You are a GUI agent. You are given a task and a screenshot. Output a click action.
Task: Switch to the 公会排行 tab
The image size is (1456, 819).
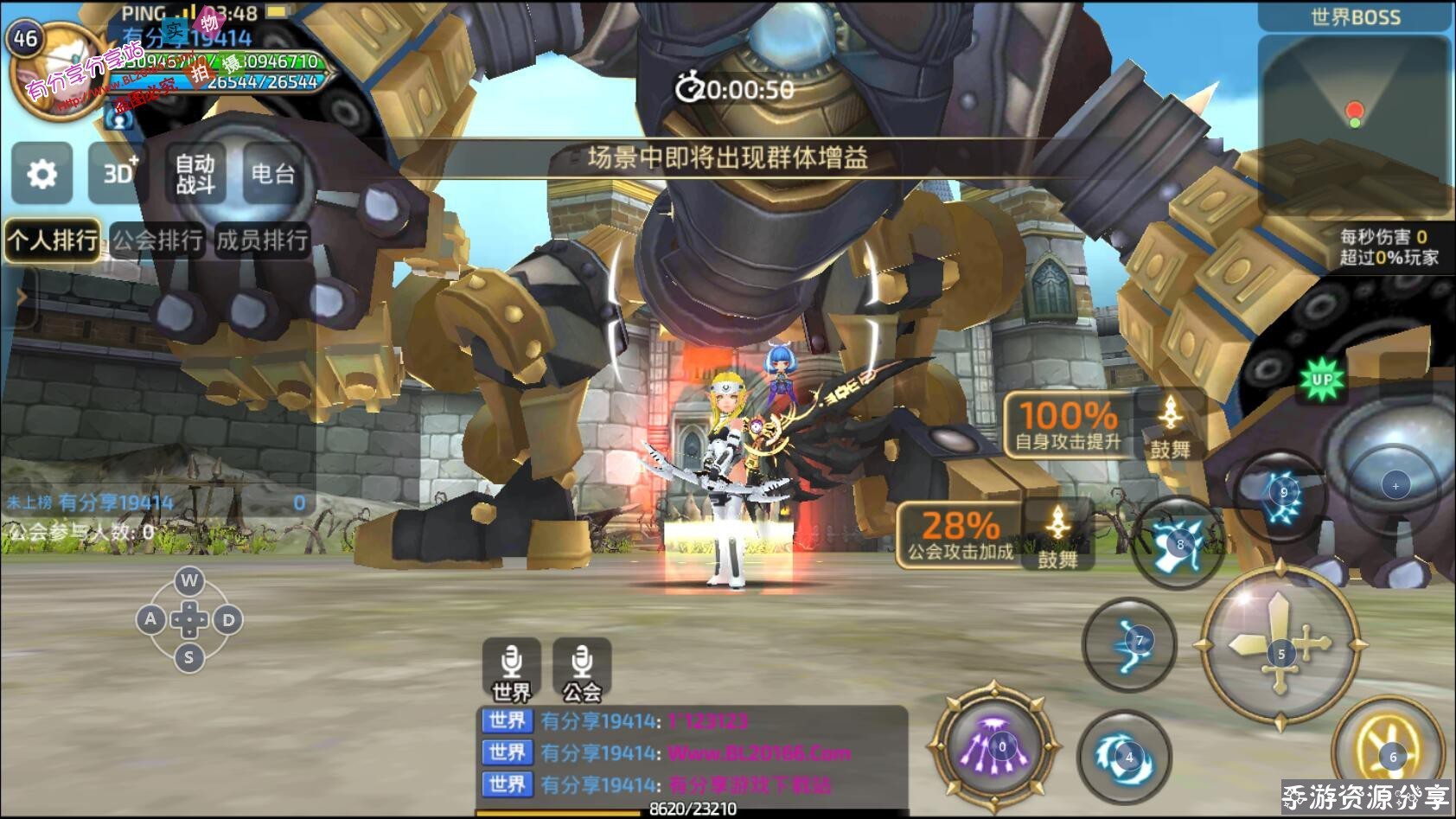(x=157, y=240)
